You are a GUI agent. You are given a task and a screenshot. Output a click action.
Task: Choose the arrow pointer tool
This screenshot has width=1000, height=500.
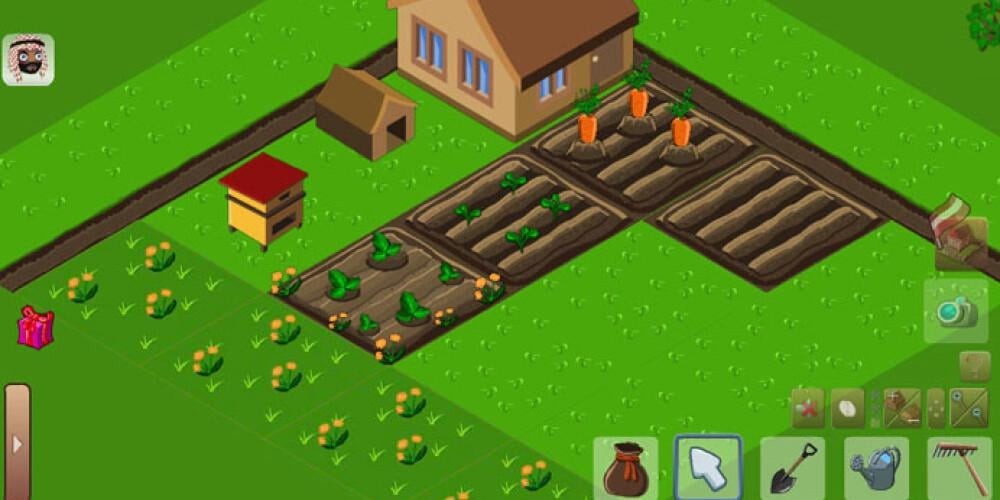coord(708,467)
